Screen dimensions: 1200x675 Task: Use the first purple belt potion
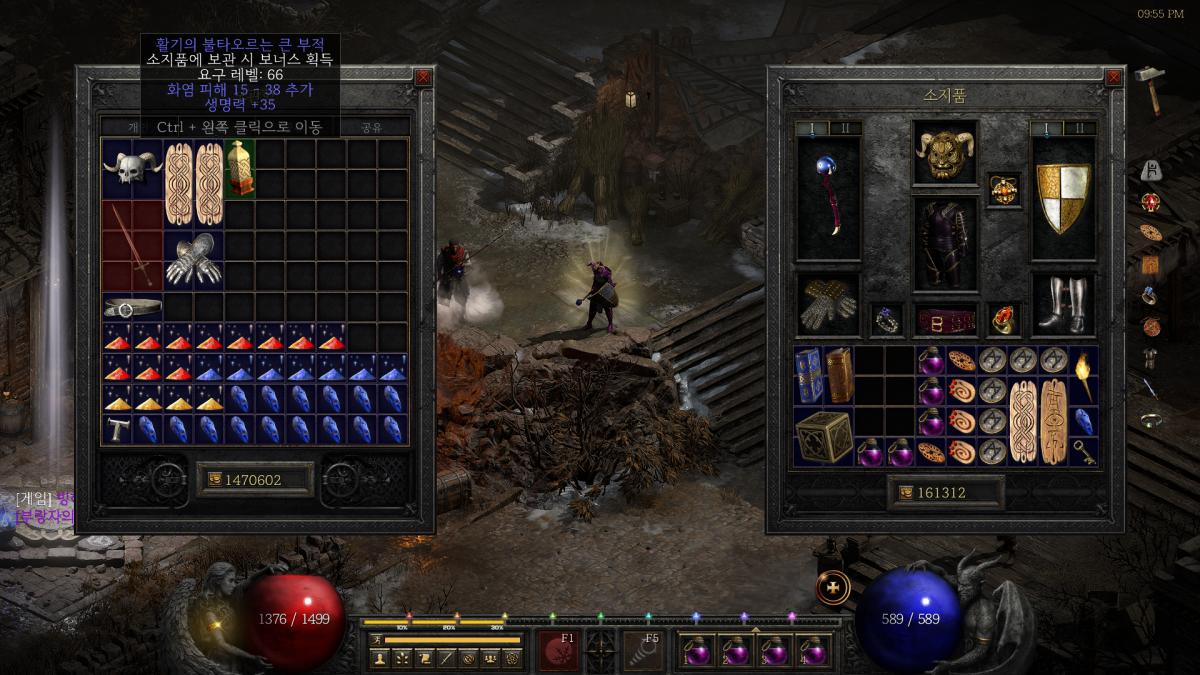(695, 652)
